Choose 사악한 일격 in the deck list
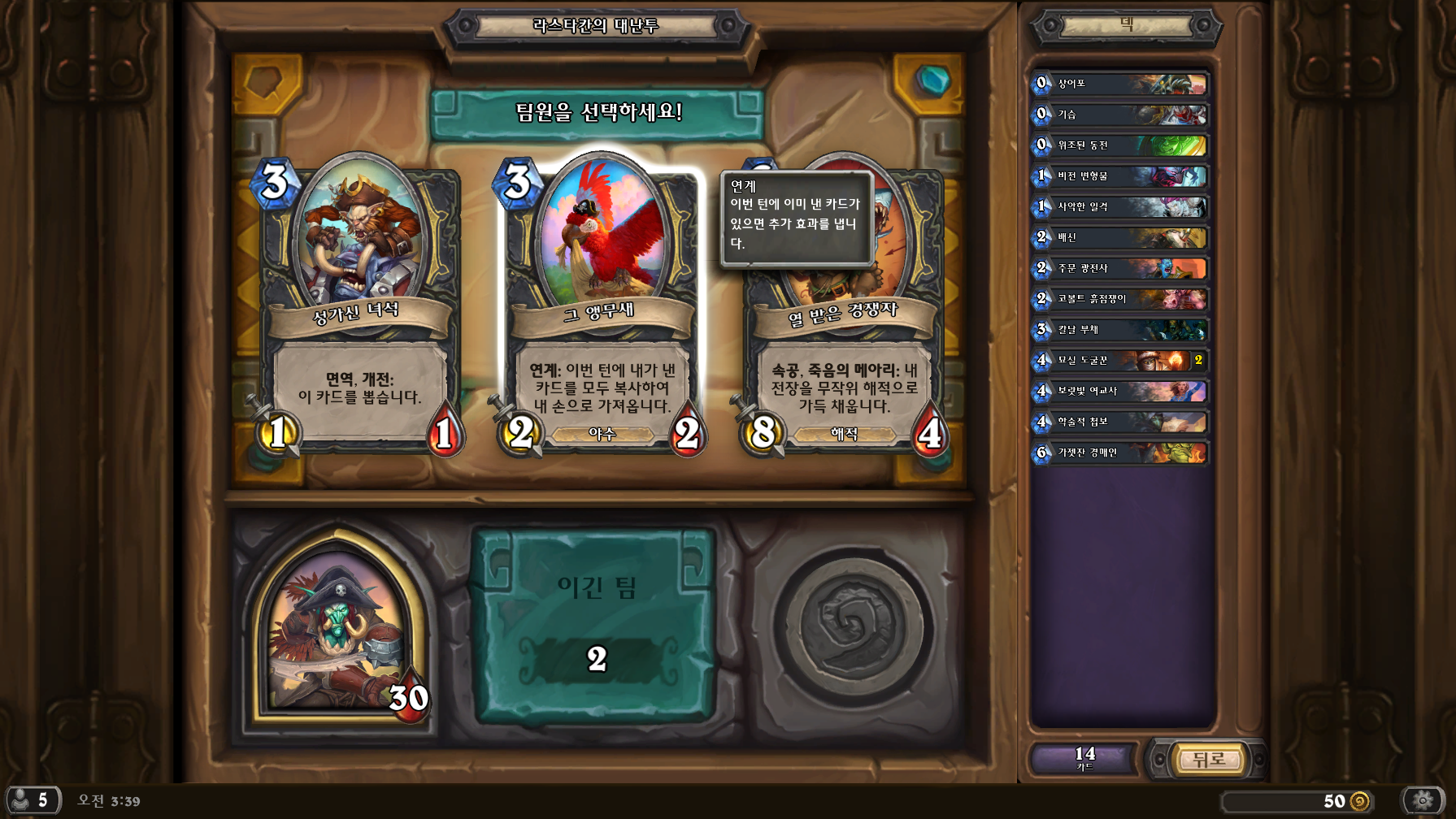1456x819 pixels. 1120,207
